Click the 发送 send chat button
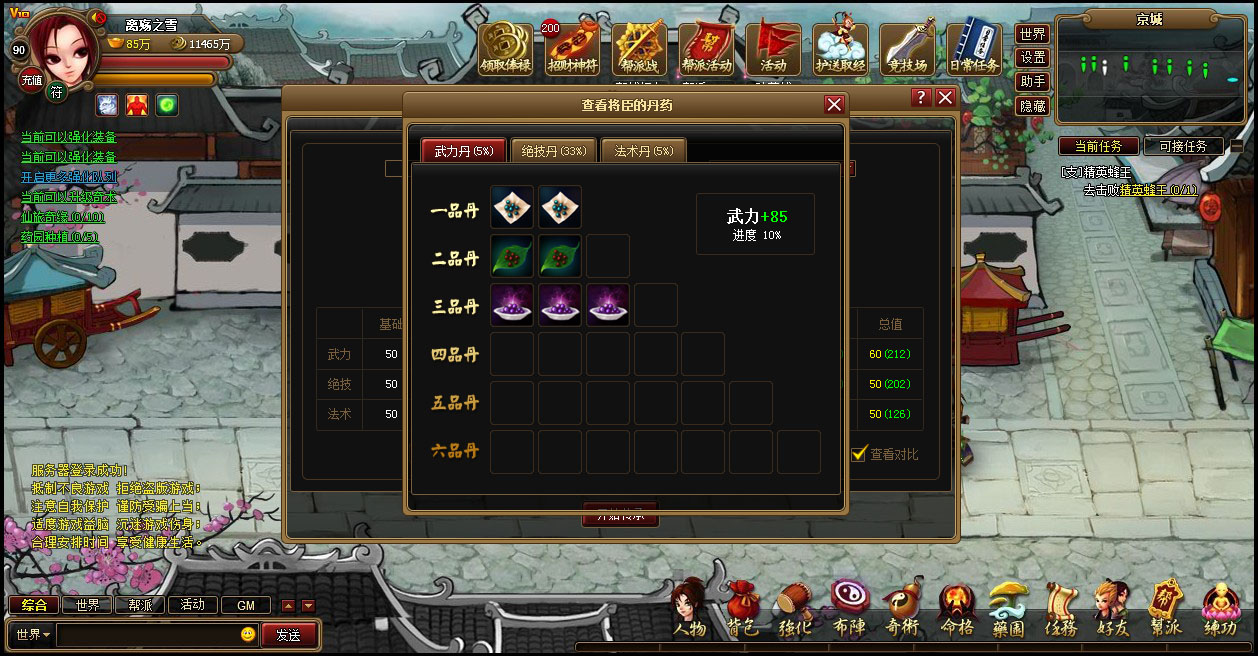Viewport: 1258px width, 656px height. (x=289, y=635)
